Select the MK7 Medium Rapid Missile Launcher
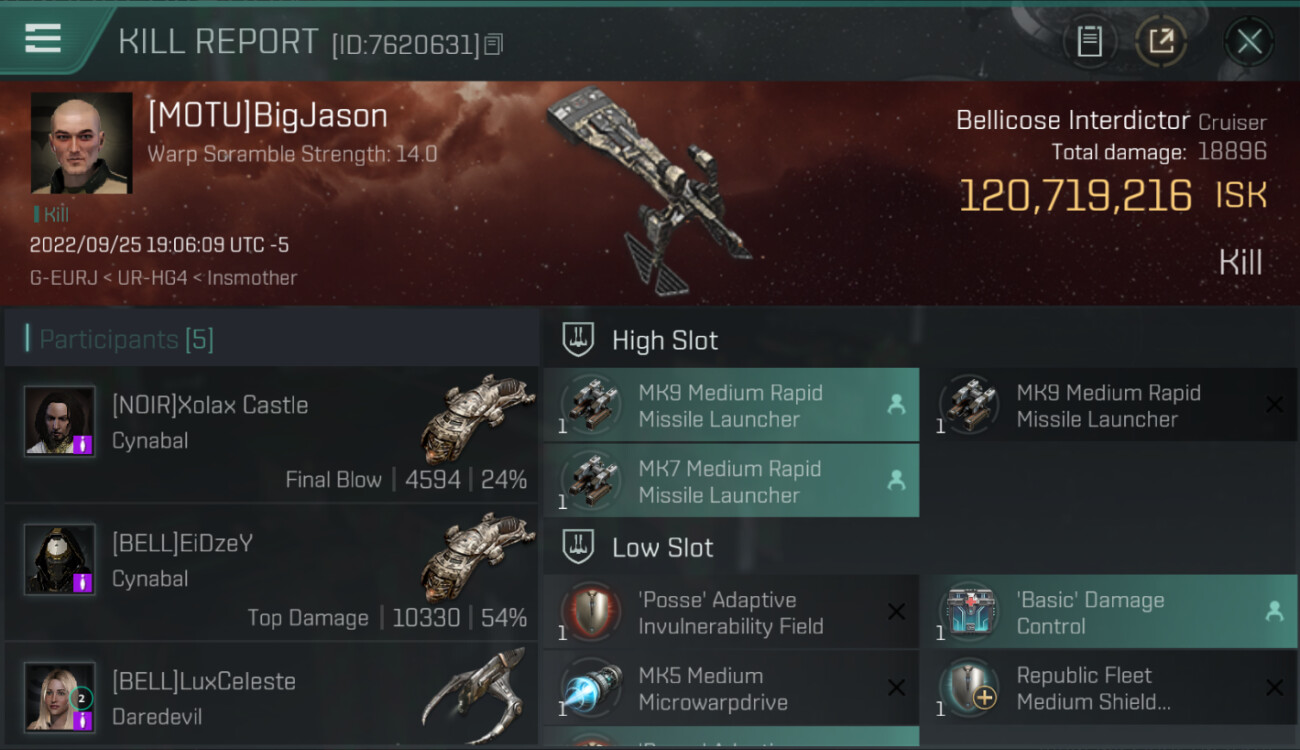 click(x=731, y=481)
